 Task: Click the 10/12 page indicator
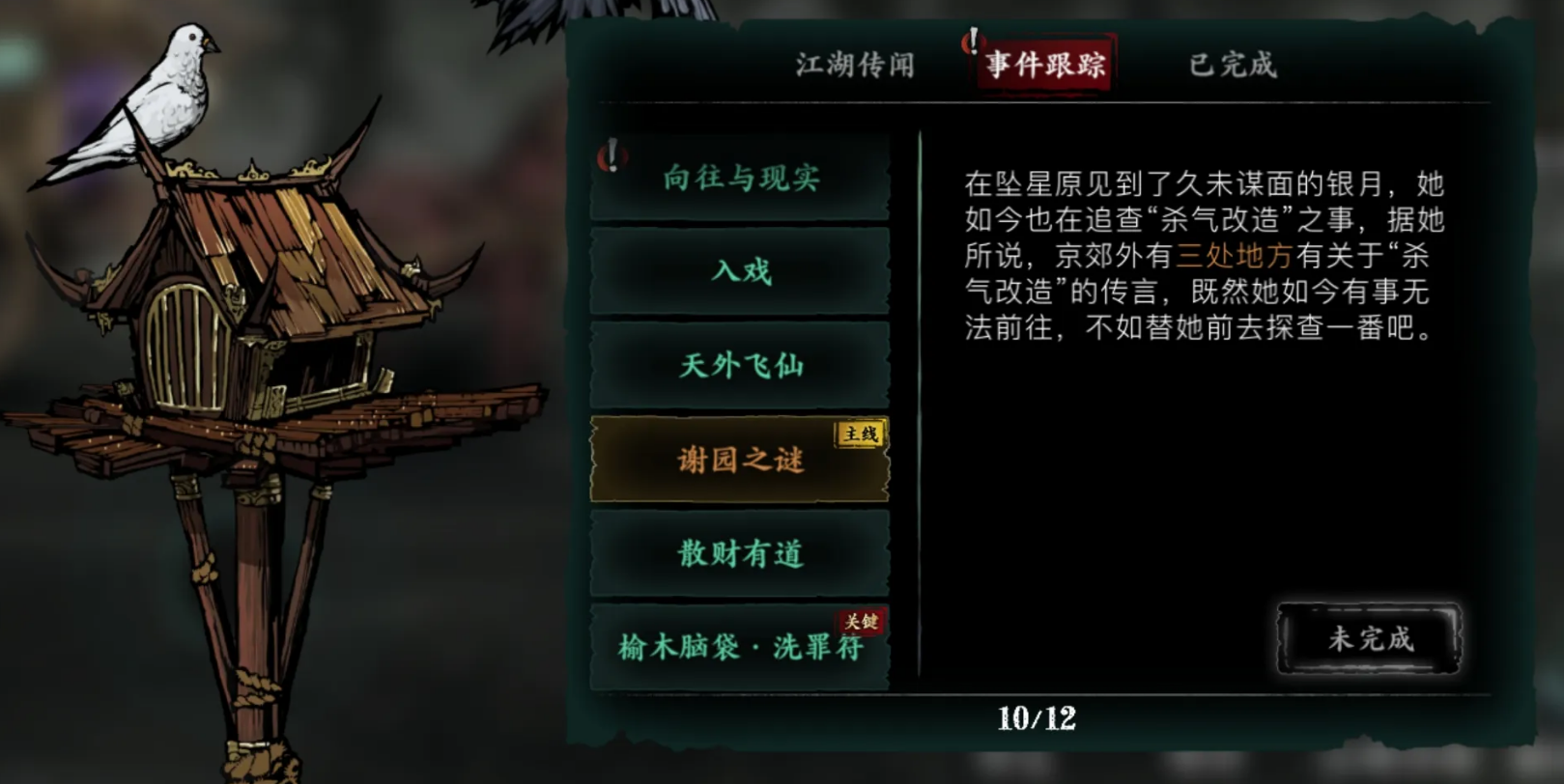point(1039,718)
